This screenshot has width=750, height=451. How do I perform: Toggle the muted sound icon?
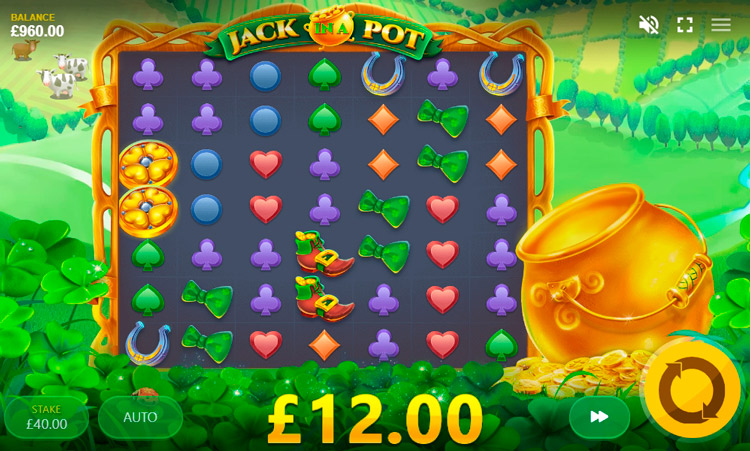(x=649, y=25)
